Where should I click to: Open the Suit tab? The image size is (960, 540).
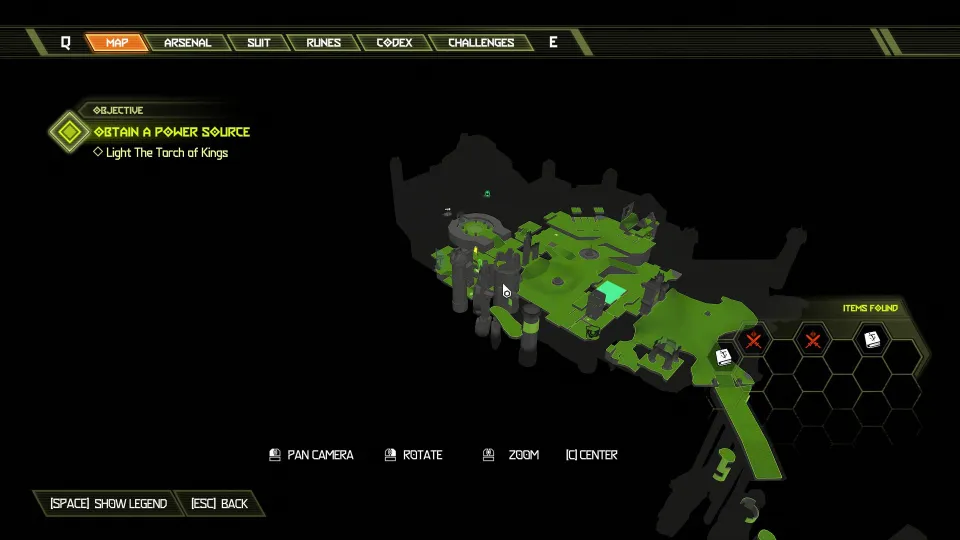[x=258, y=43]
